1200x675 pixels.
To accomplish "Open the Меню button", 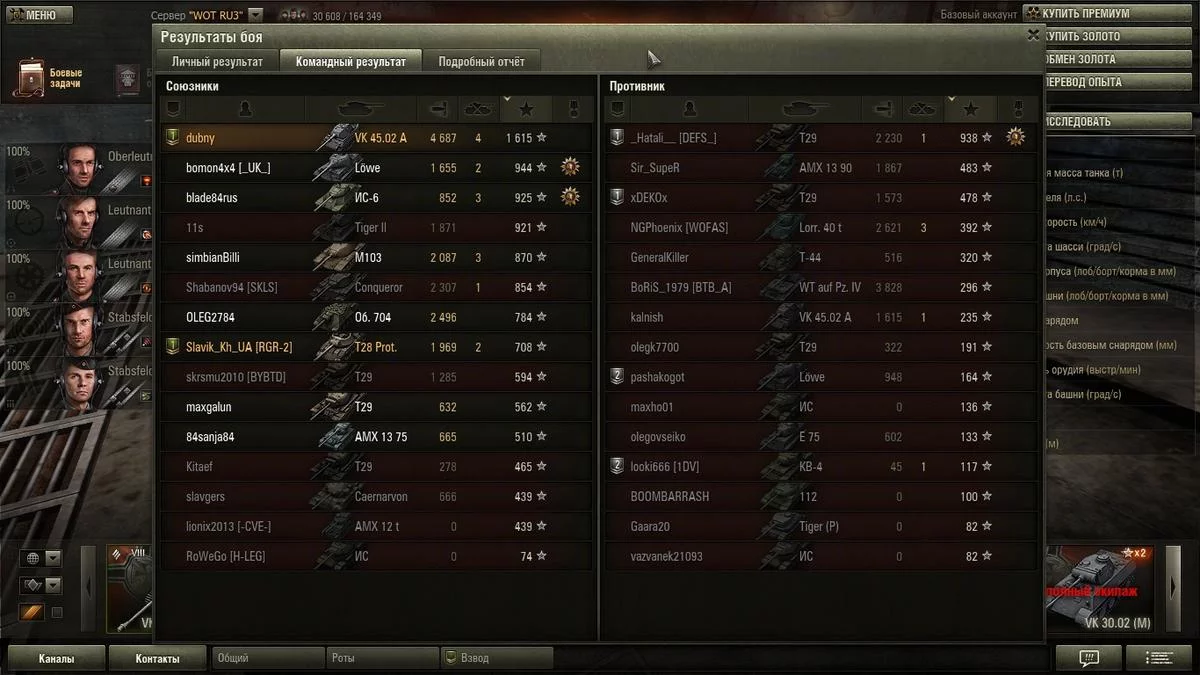I will coord(39,15).
